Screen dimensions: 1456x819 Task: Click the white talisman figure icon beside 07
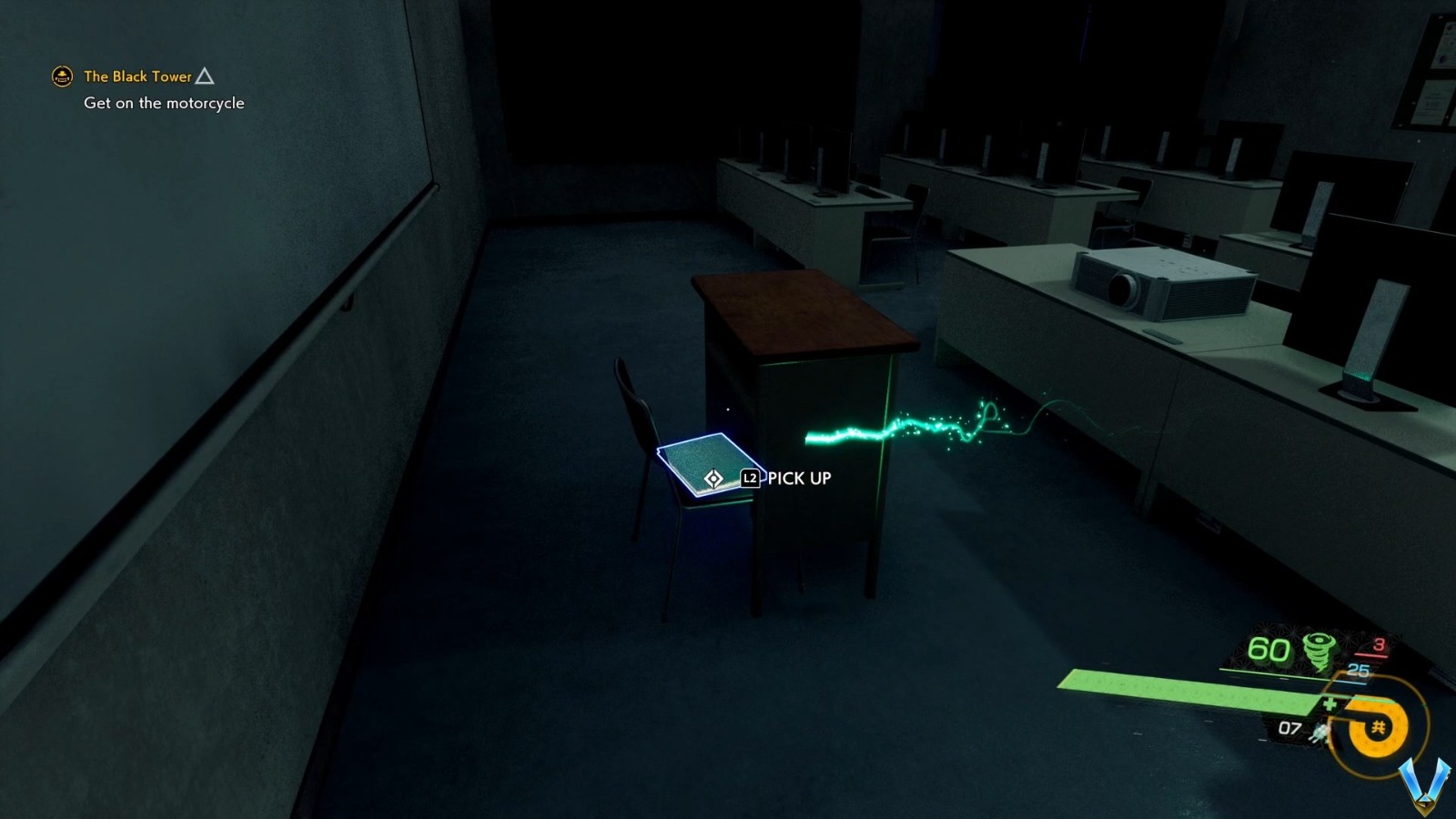1319,733
